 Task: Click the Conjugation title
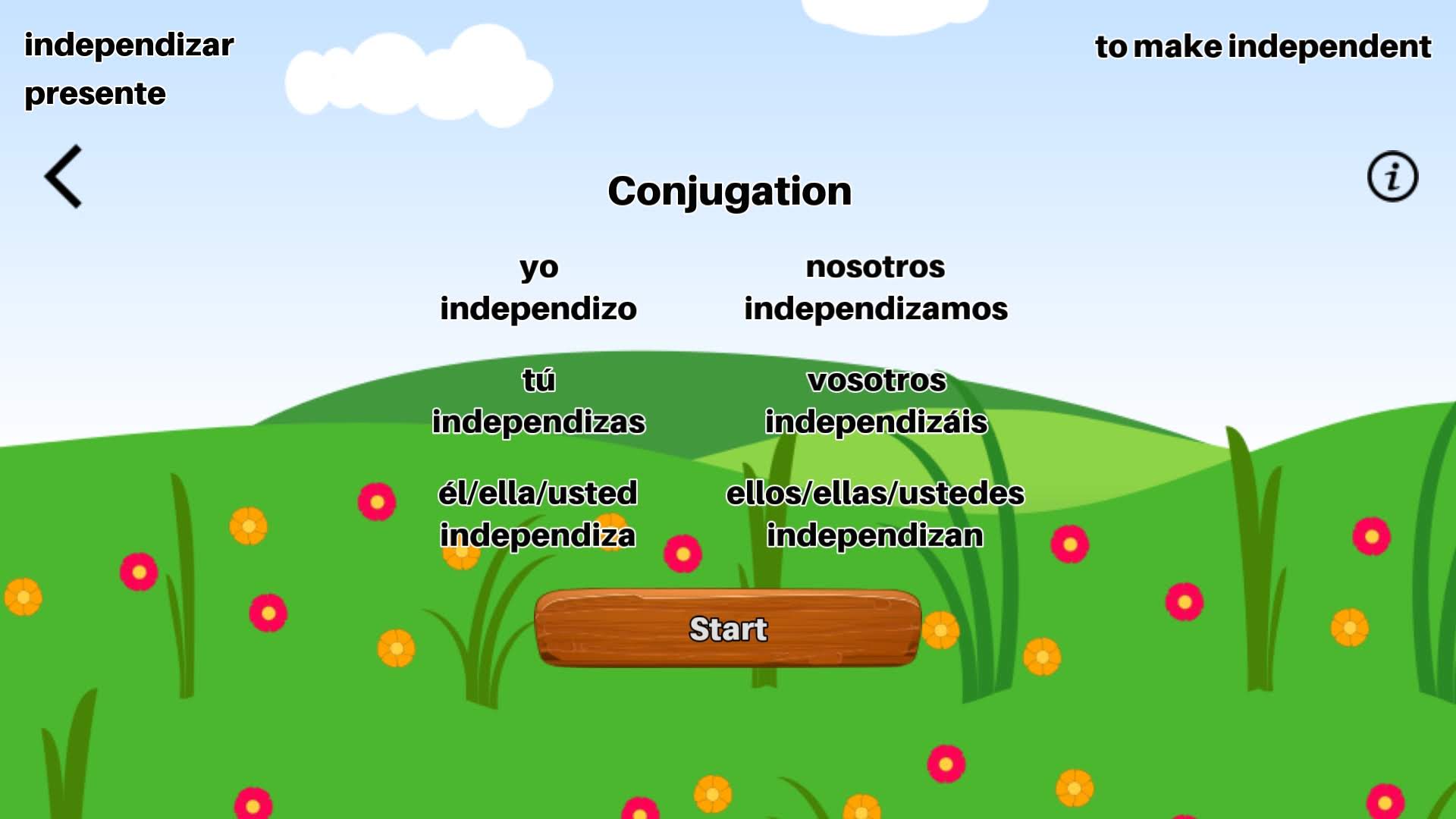point(730,191)
